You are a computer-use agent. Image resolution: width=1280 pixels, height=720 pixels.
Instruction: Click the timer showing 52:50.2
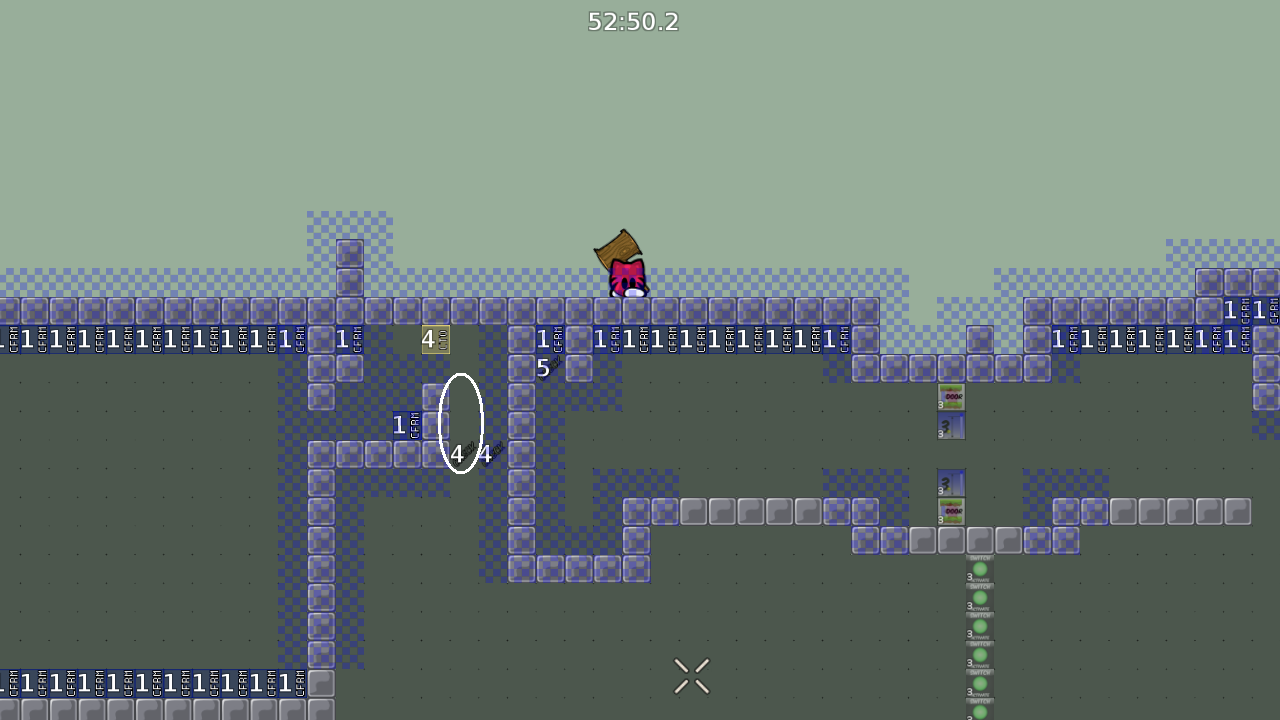click(633, 22)
